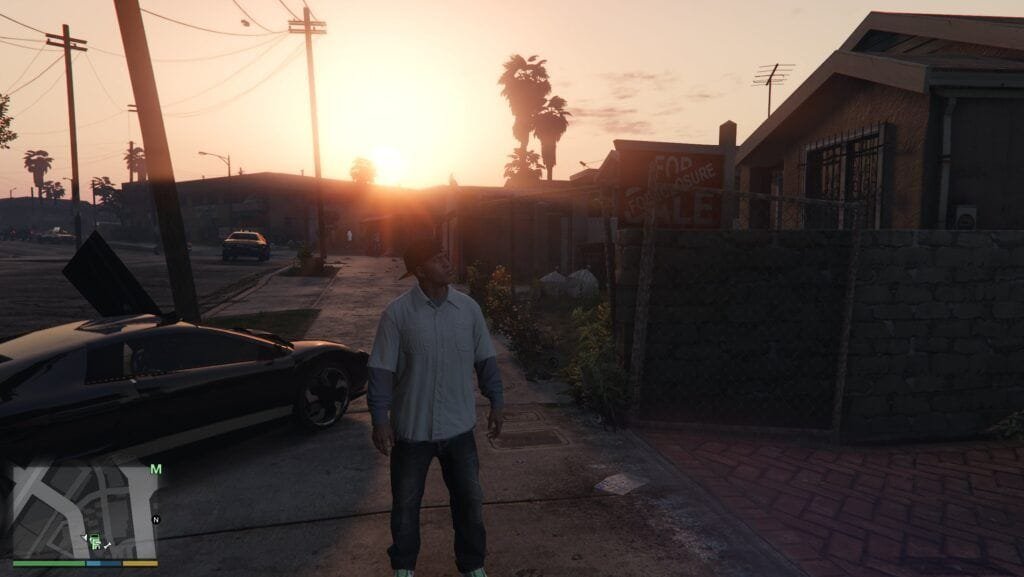Select the green M mission marker
The height and width of the screenshot is (577, 1024).
click(x=156, y=468)
